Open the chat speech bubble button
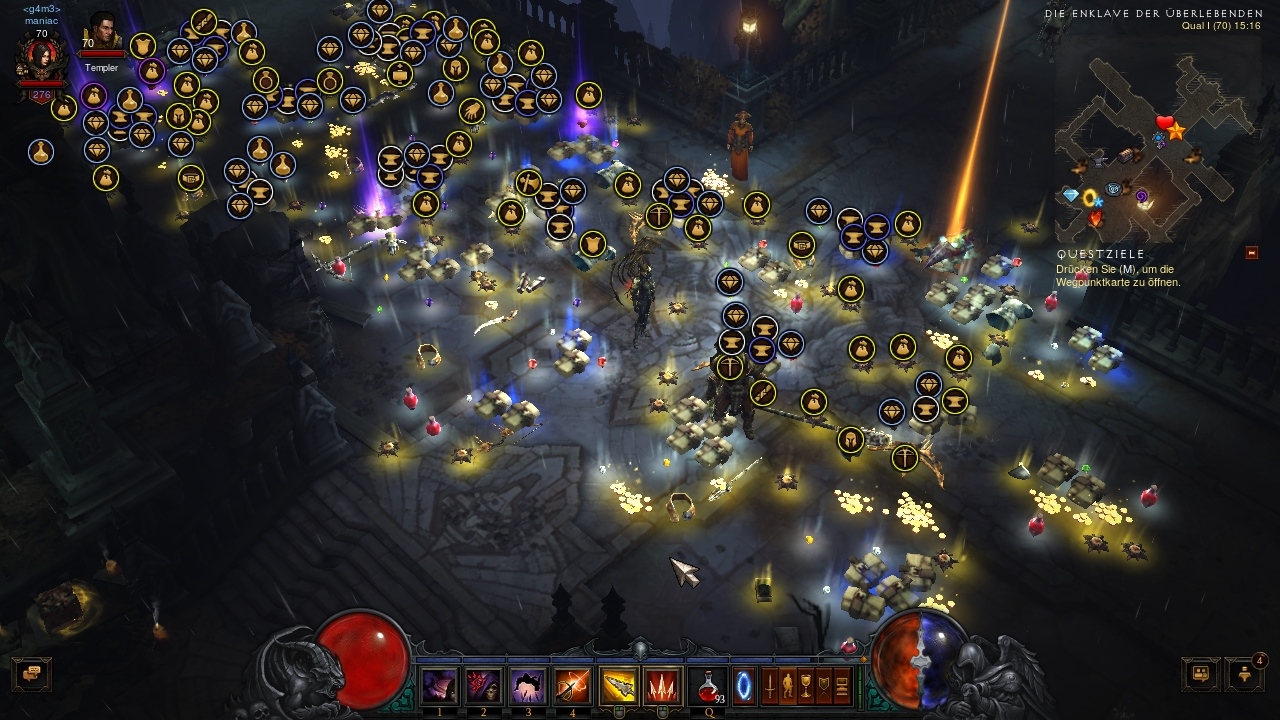The image size is (1280, 720). pyautogui.click(x=30, y=674)
